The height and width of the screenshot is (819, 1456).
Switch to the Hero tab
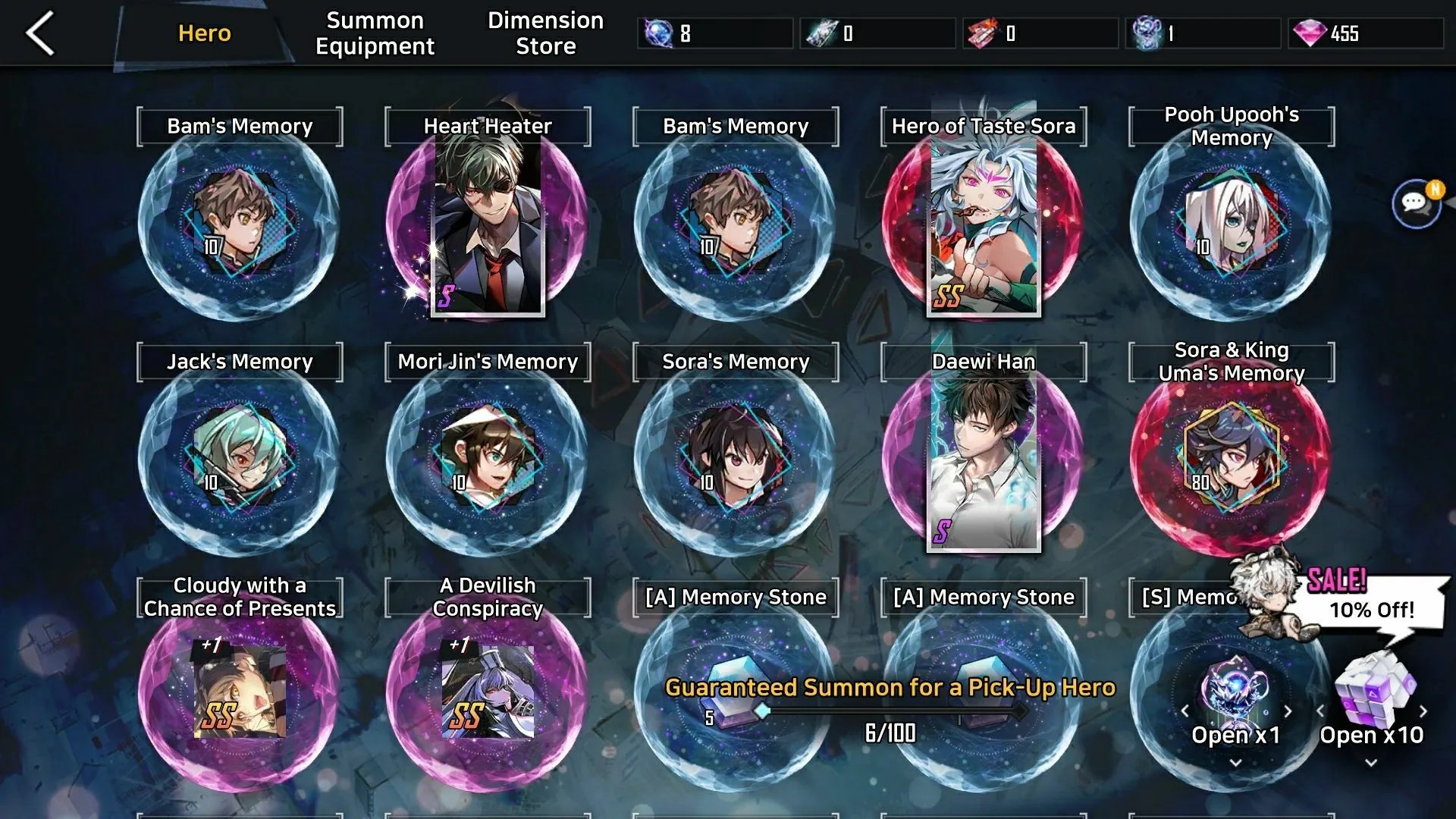point(204,33)
